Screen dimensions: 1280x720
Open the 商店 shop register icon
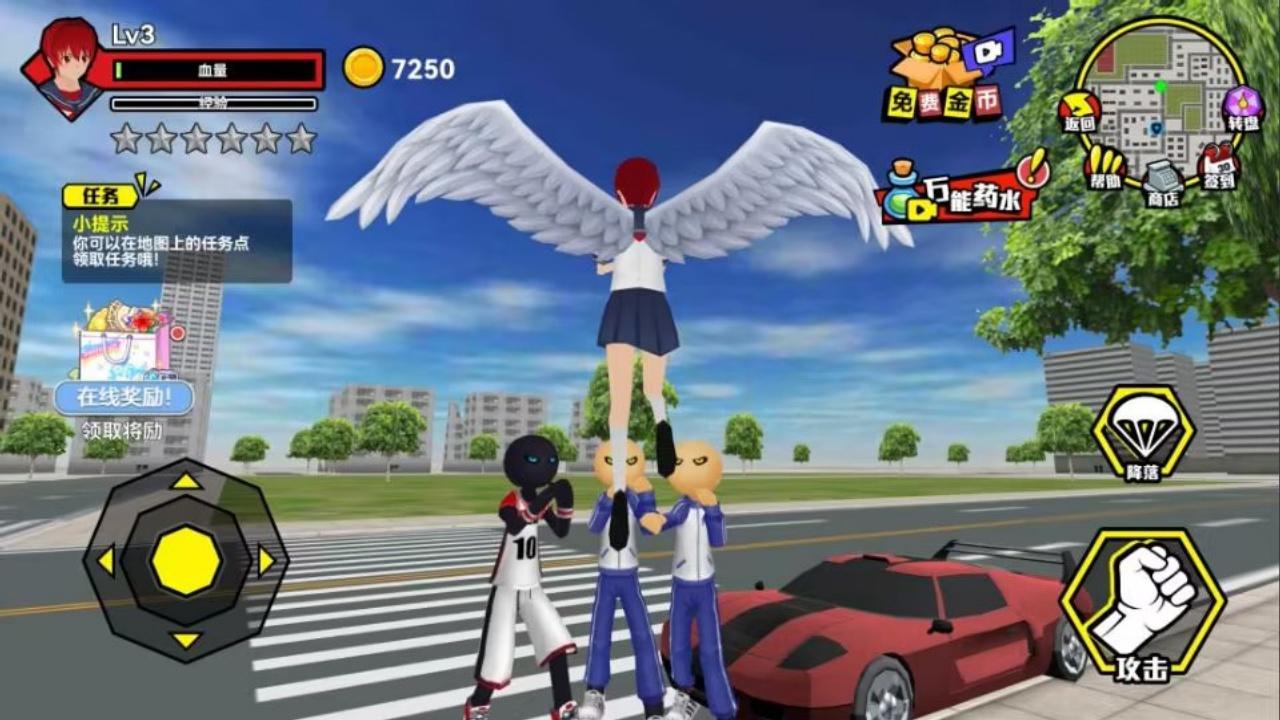[x=1163, y=182]
